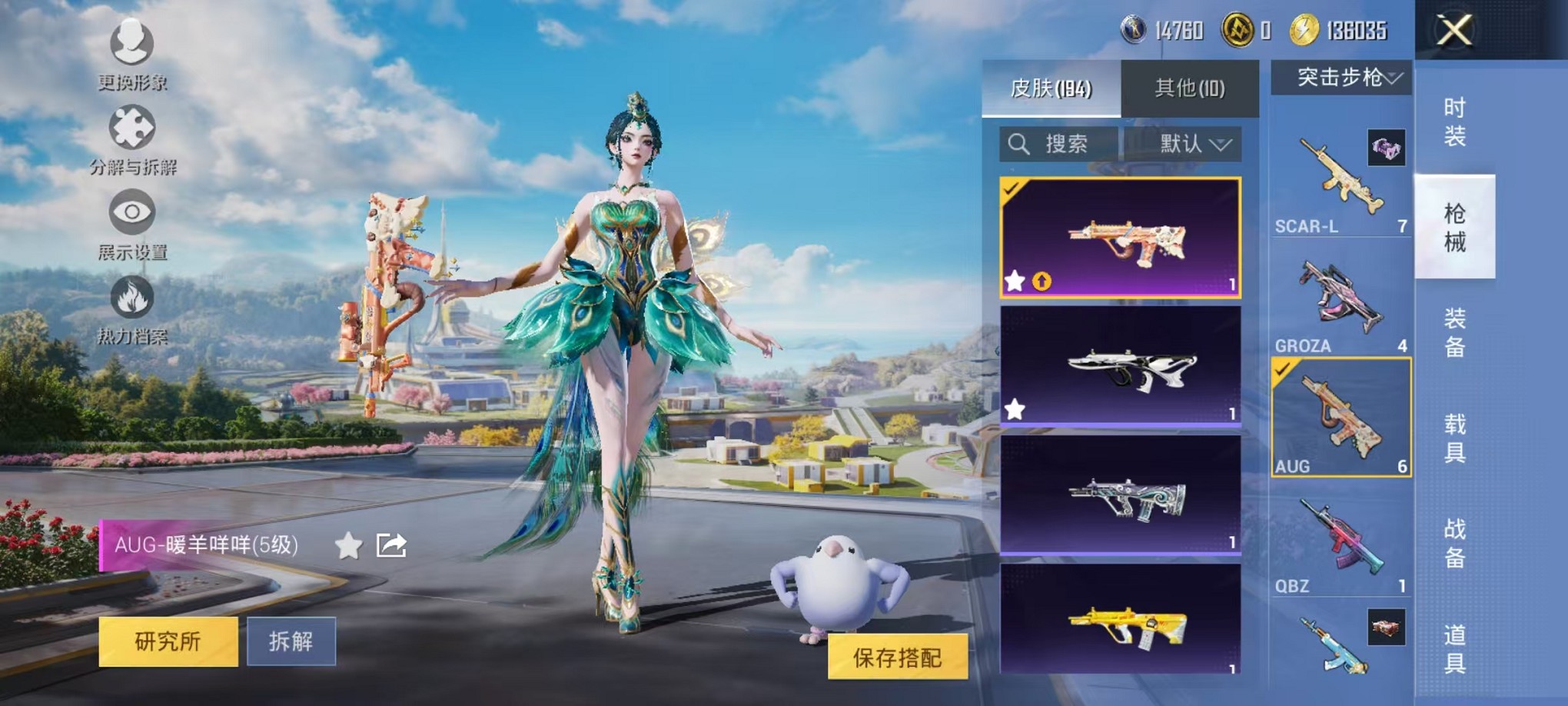Open the 时装 outfit category tab

tap(1457, 123)
